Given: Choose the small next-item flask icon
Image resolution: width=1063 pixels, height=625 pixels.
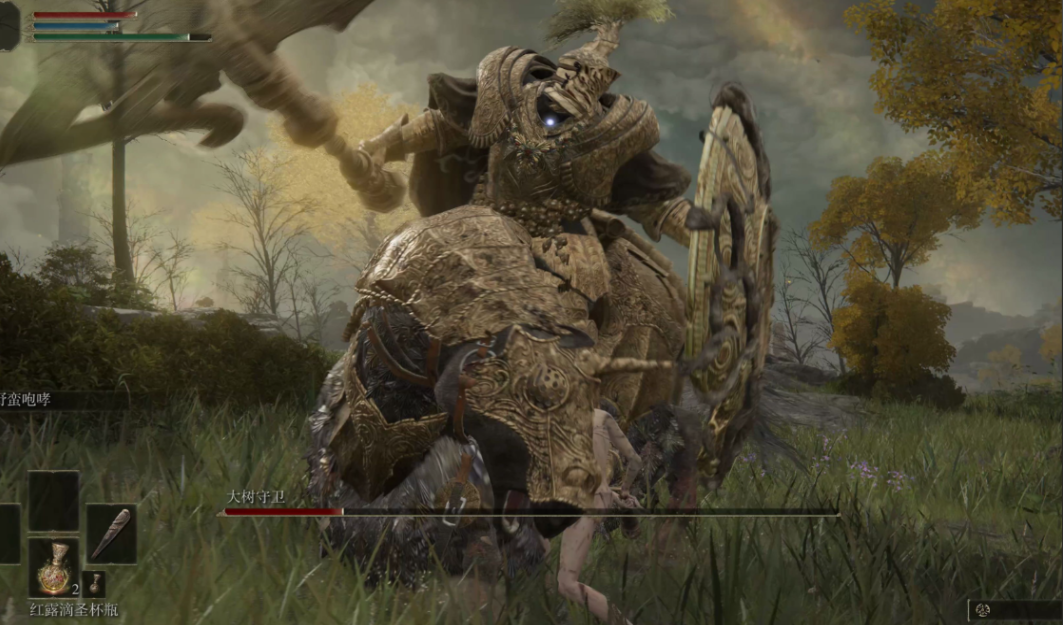Looking at the screenshot, I should click(93, 584).
